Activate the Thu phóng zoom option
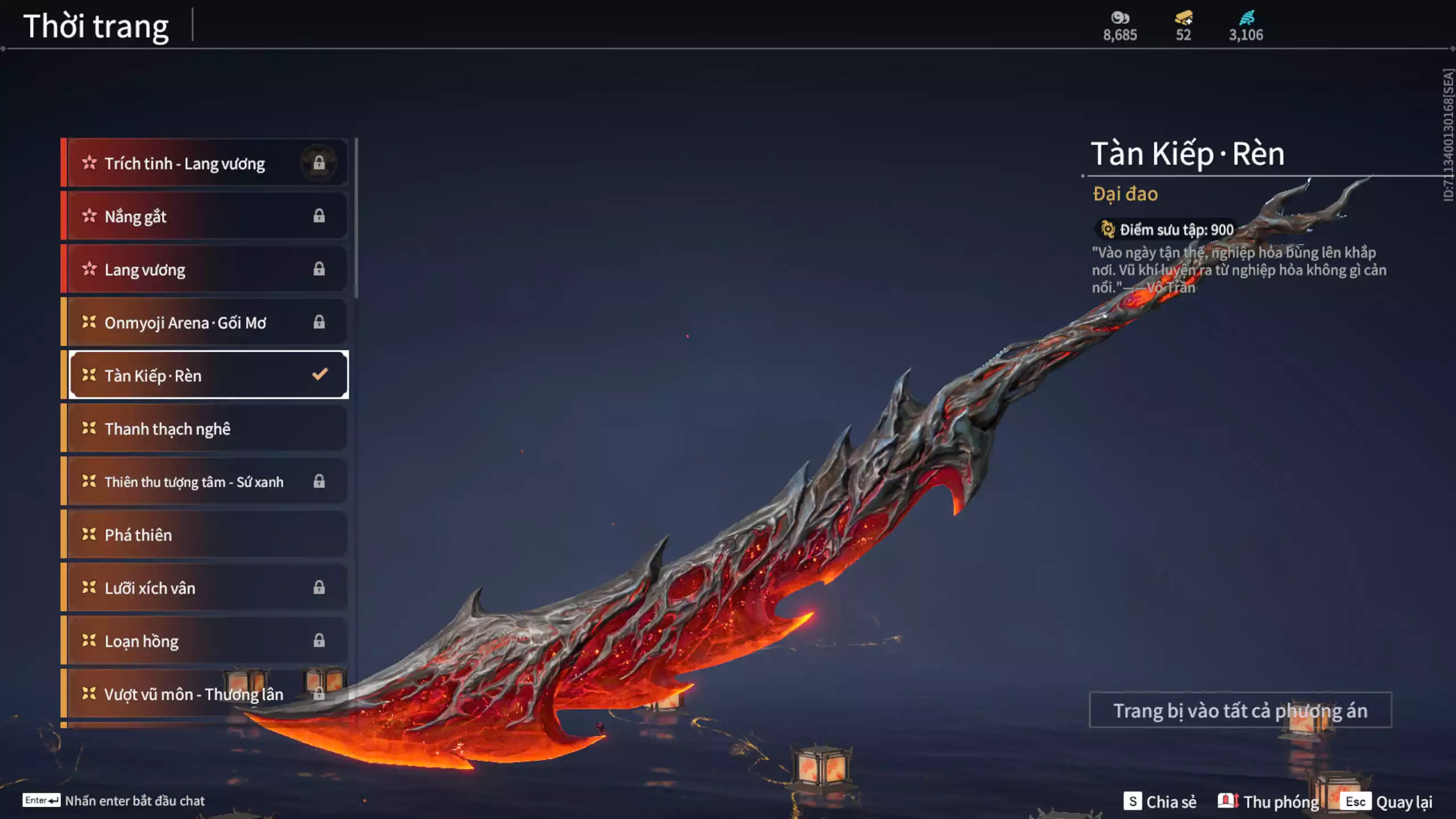 (x=1268, y=802)
